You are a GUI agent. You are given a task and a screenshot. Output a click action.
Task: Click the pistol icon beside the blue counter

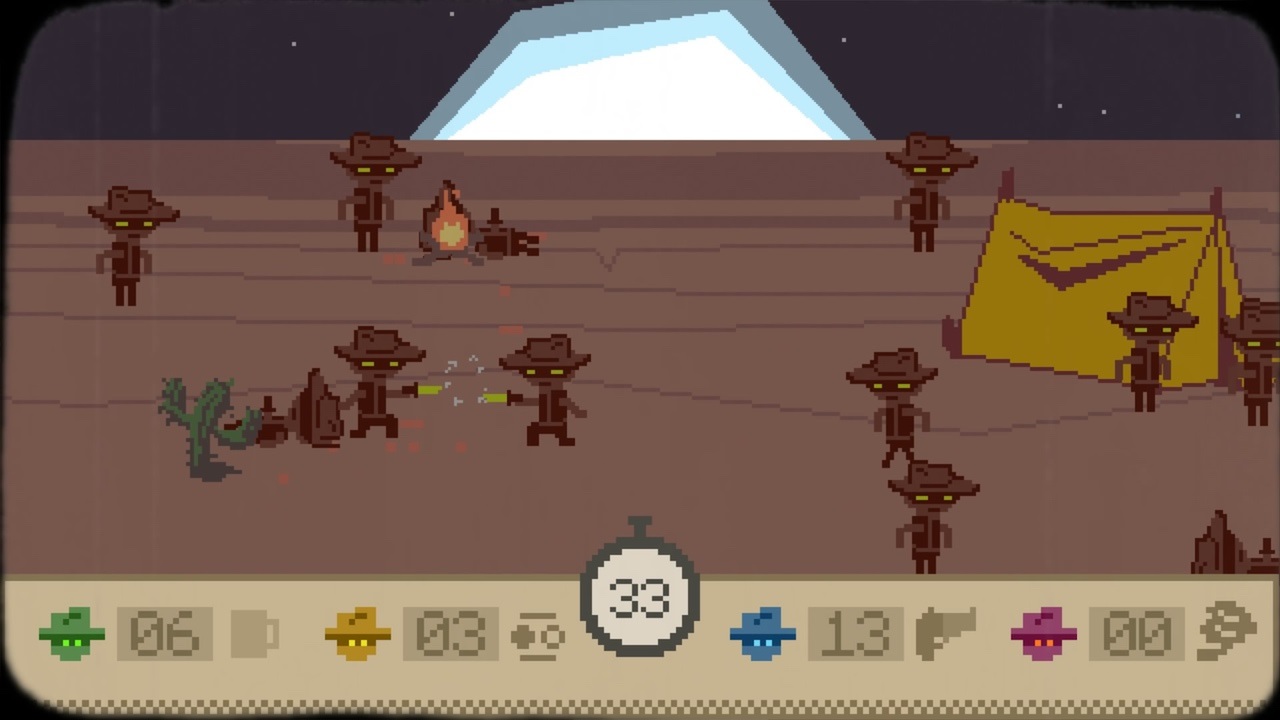click(x=946, y=633)
